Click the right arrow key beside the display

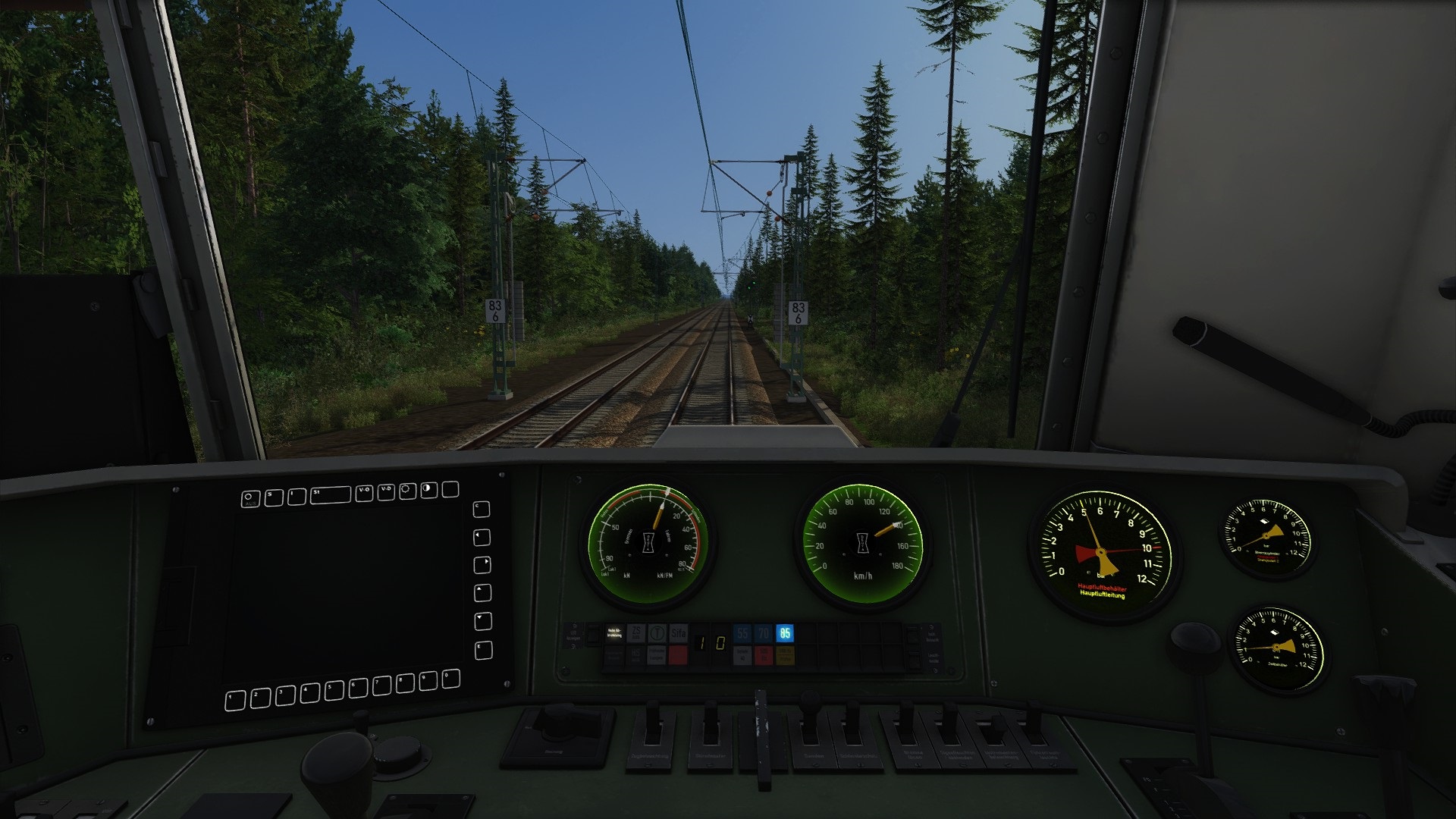[x=482, y=566]
